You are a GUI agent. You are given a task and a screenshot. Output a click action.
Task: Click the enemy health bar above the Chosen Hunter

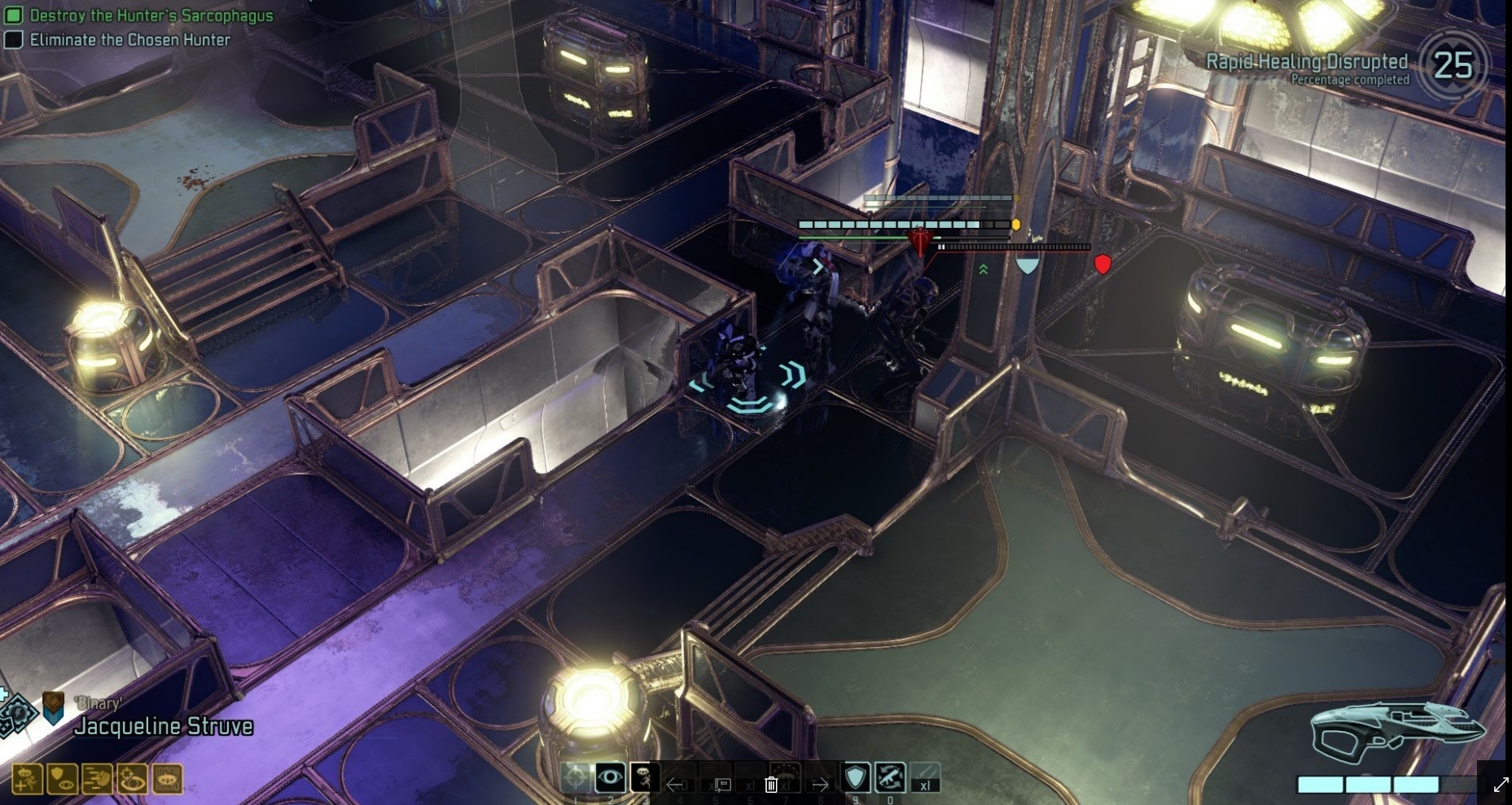coord(904,225)
